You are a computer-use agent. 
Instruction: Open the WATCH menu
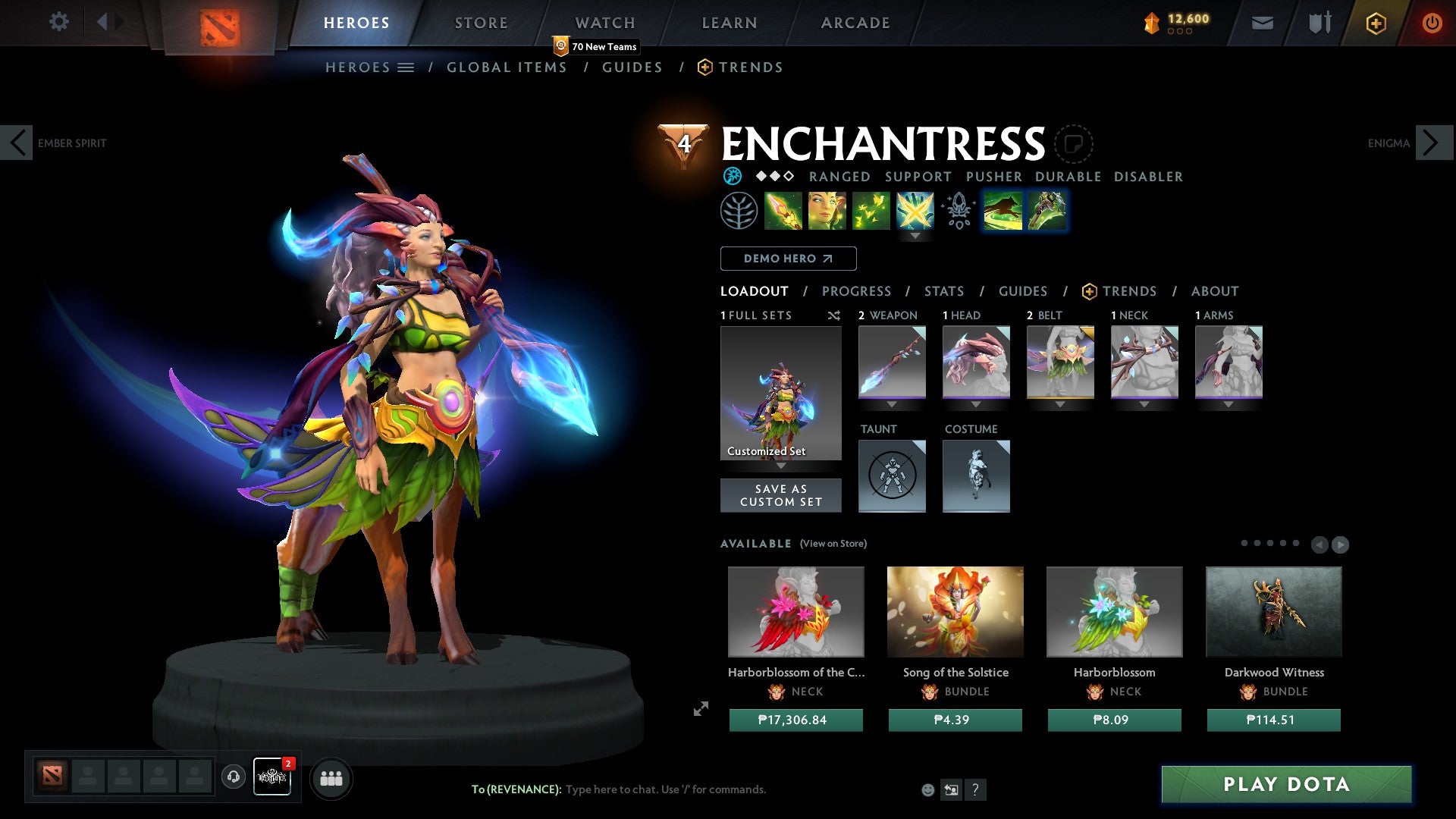[604, 22]
